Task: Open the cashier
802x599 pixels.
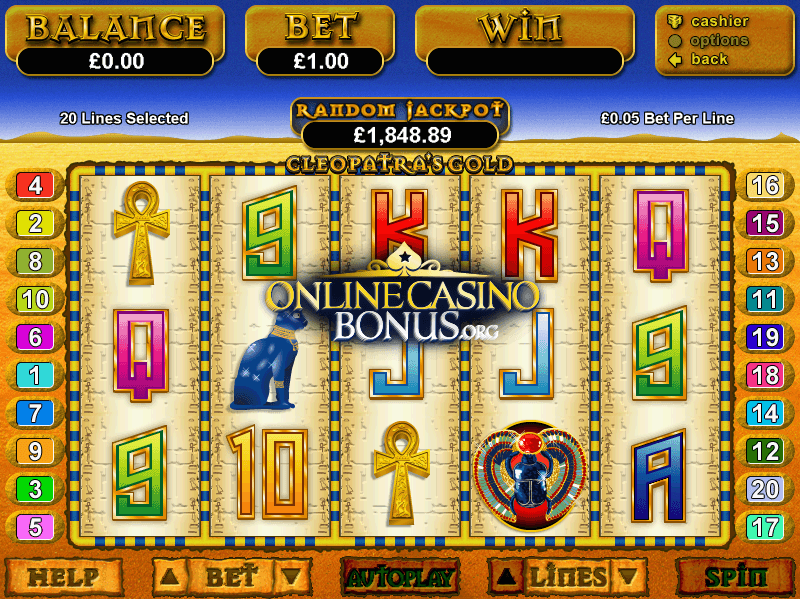Action: point(719,21)
